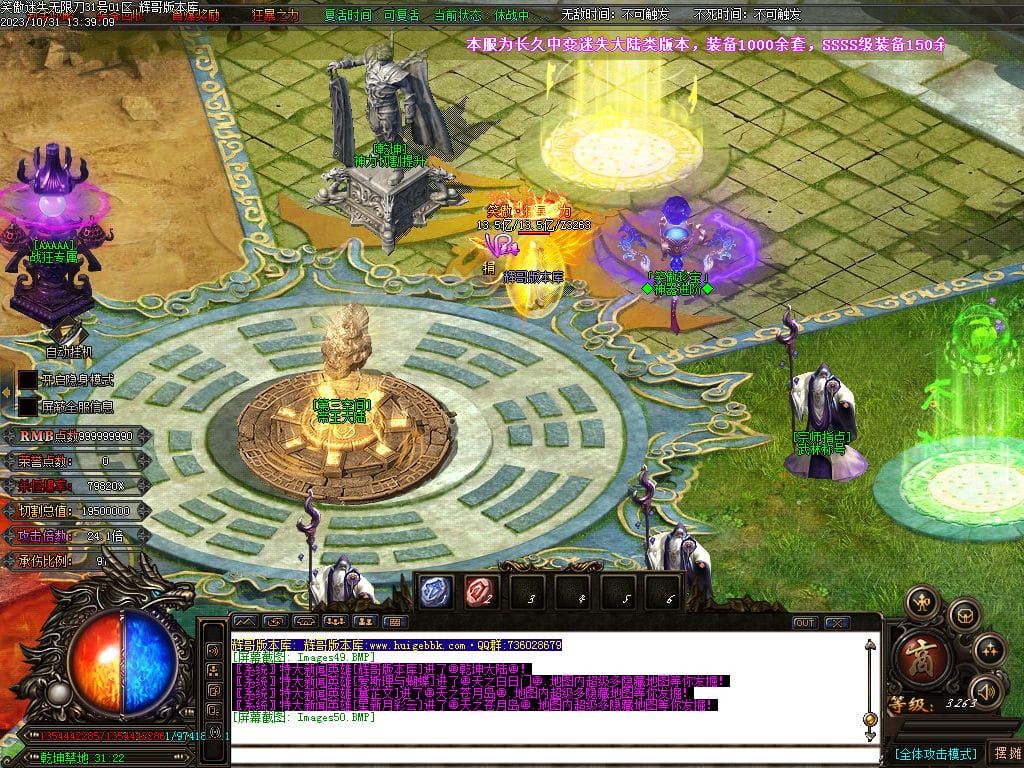
Task: Select the mountain-shaped chat channel tab
Action: (246, 622)
